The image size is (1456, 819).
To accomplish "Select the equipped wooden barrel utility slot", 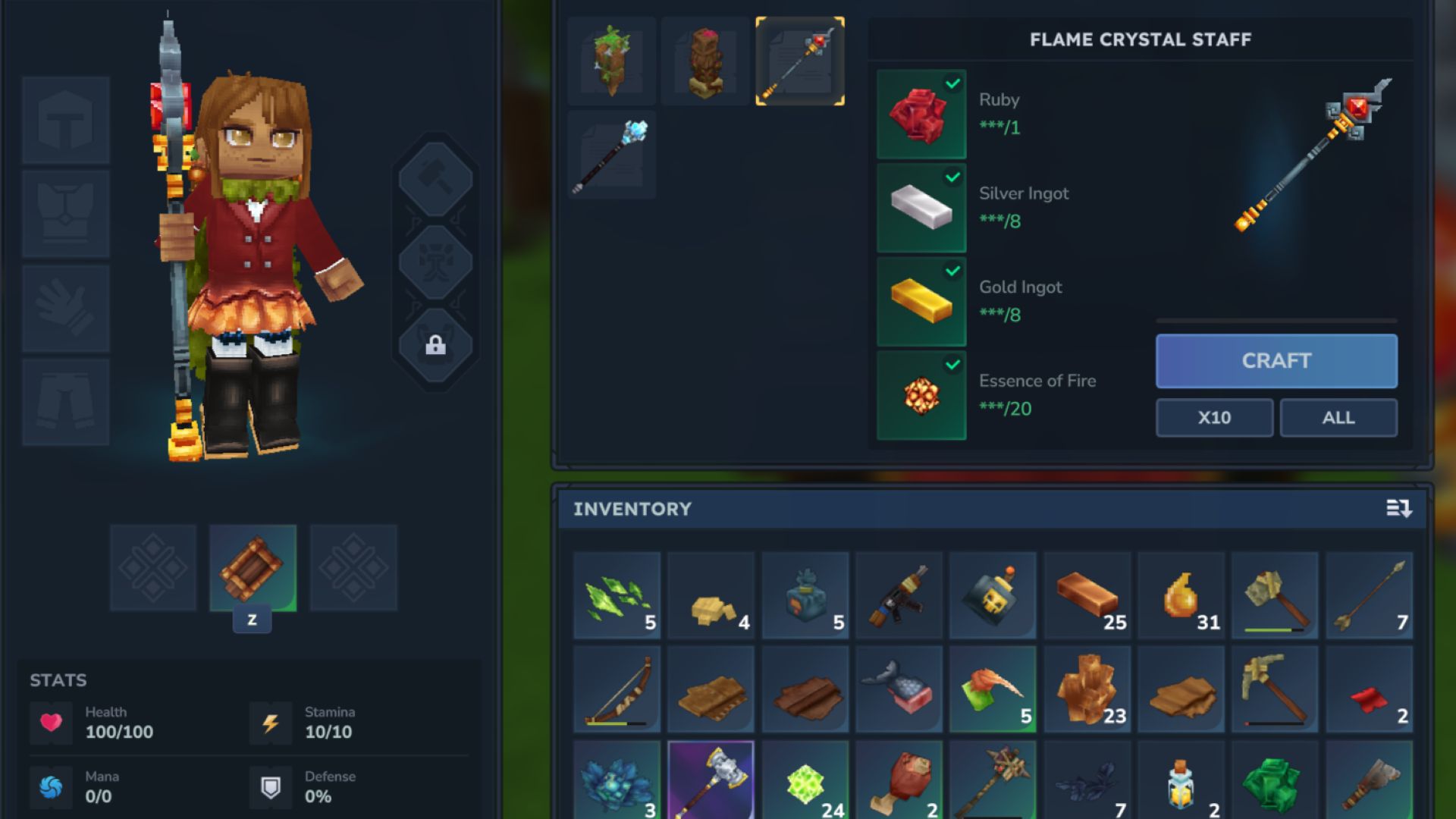I will coord(253,568).
